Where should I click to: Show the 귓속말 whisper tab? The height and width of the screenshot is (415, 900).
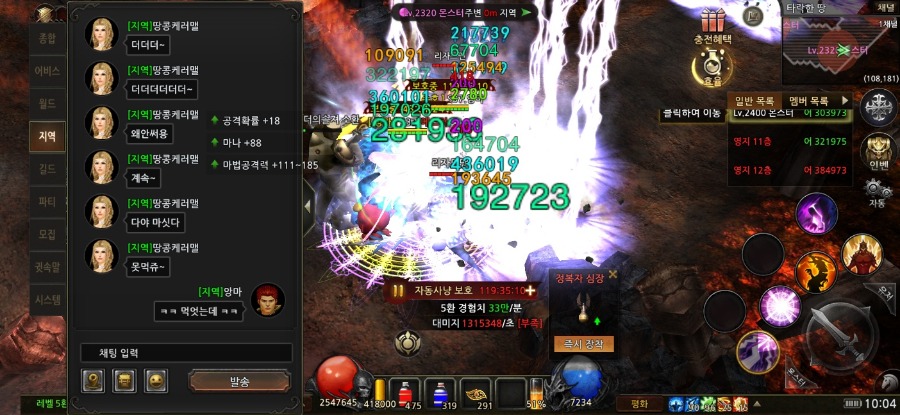47,267
